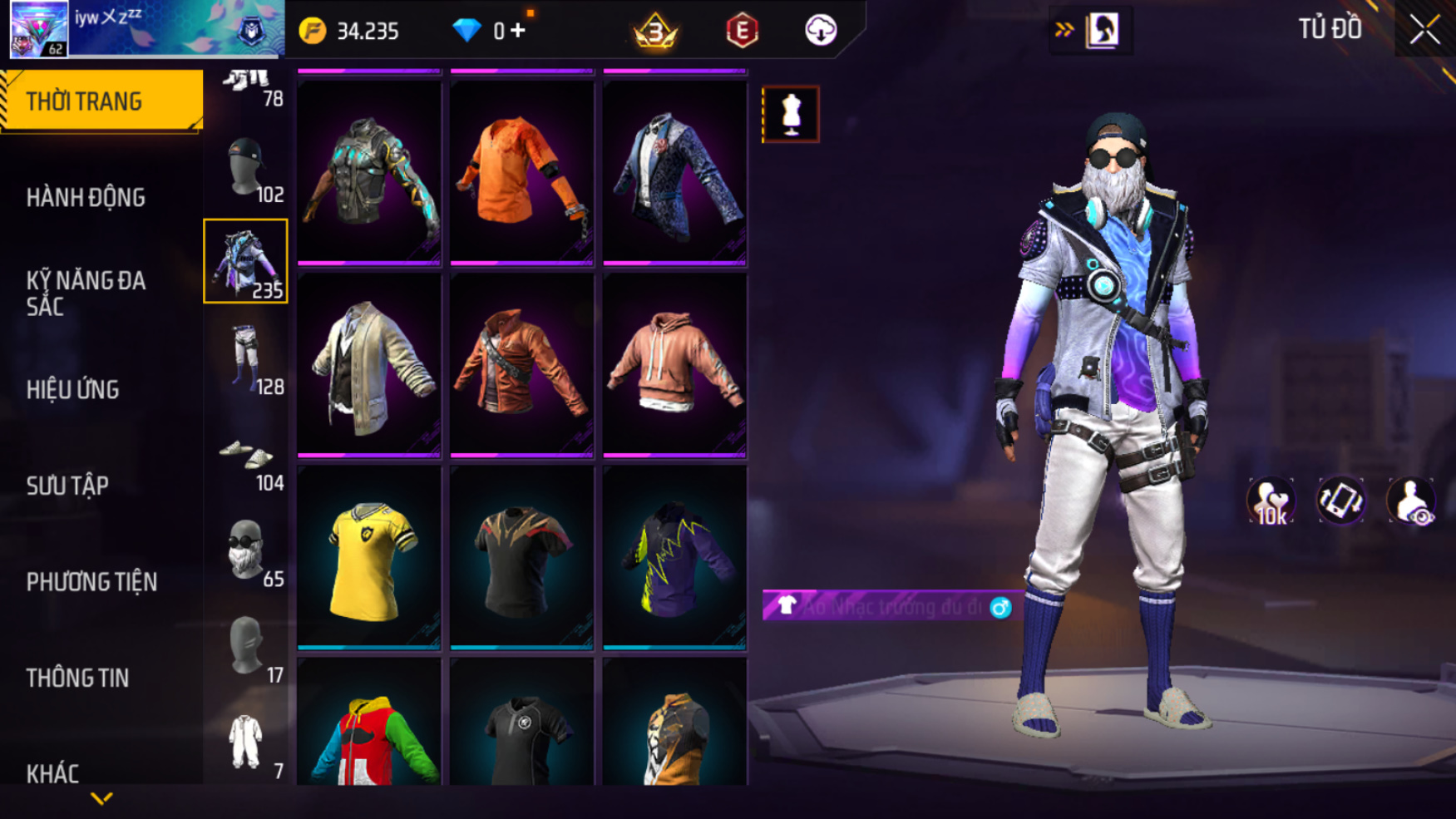
Task: Open the Hành Động menu
Action: (x=86, y=198)
